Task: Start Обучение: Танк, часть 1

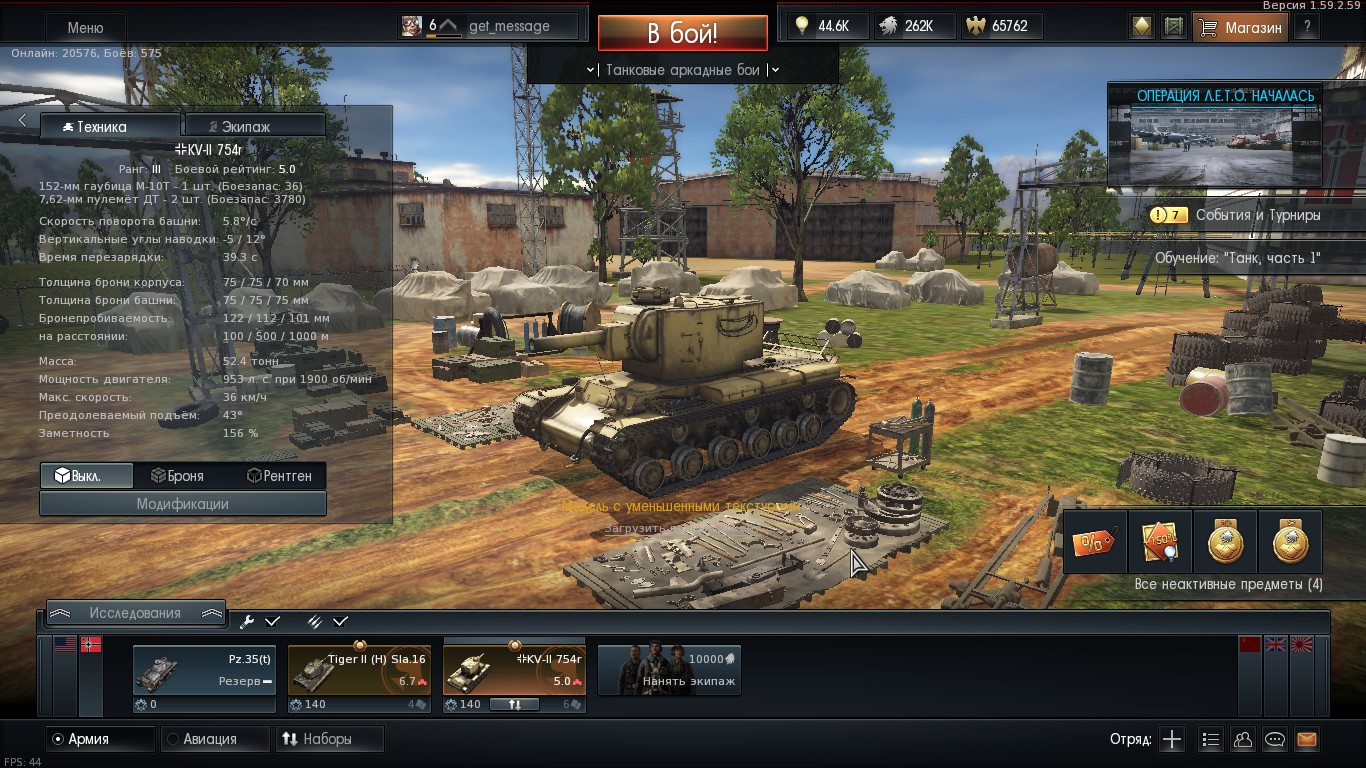Action: click(x=1237, y=257)
